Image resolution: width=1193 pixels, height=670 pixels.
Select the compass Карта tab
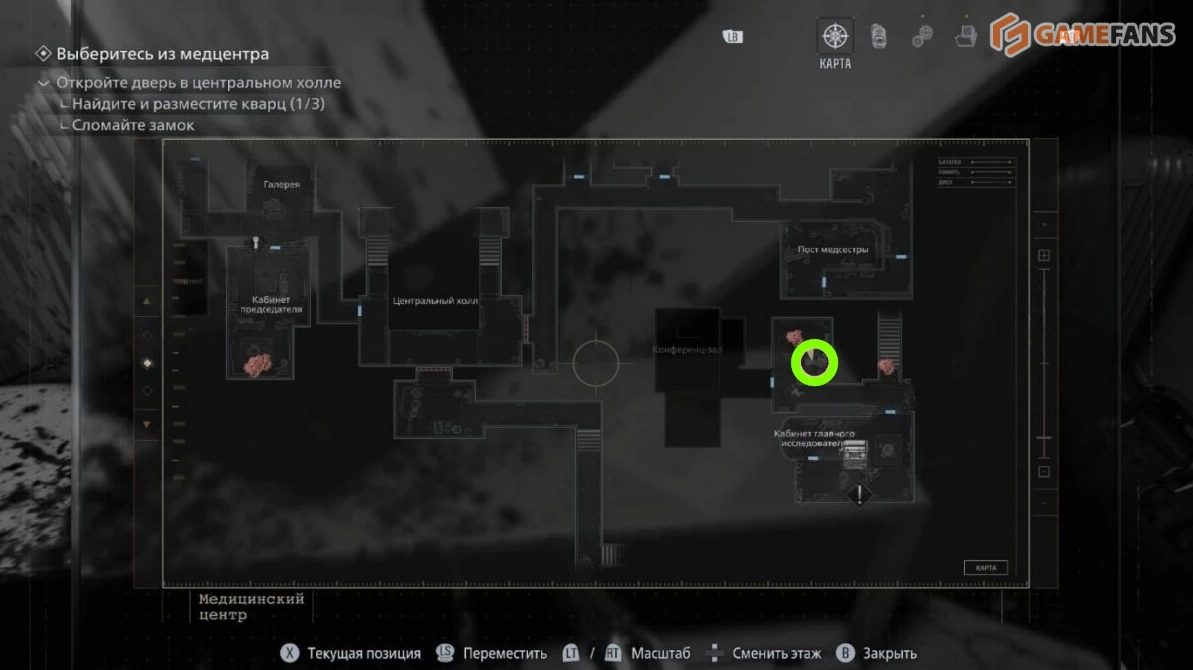tap(835, 37)
